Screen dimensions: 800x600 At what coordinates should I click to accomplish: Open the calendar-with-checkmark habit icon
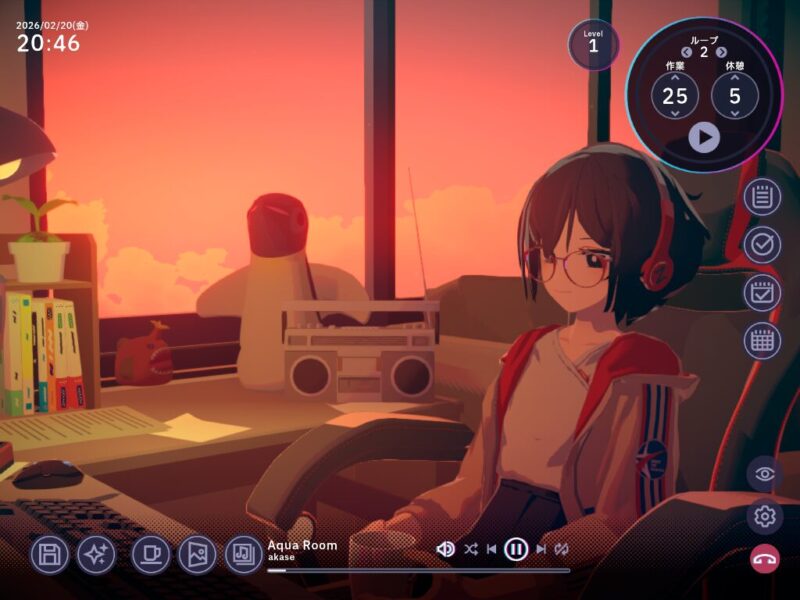(762, 293)
